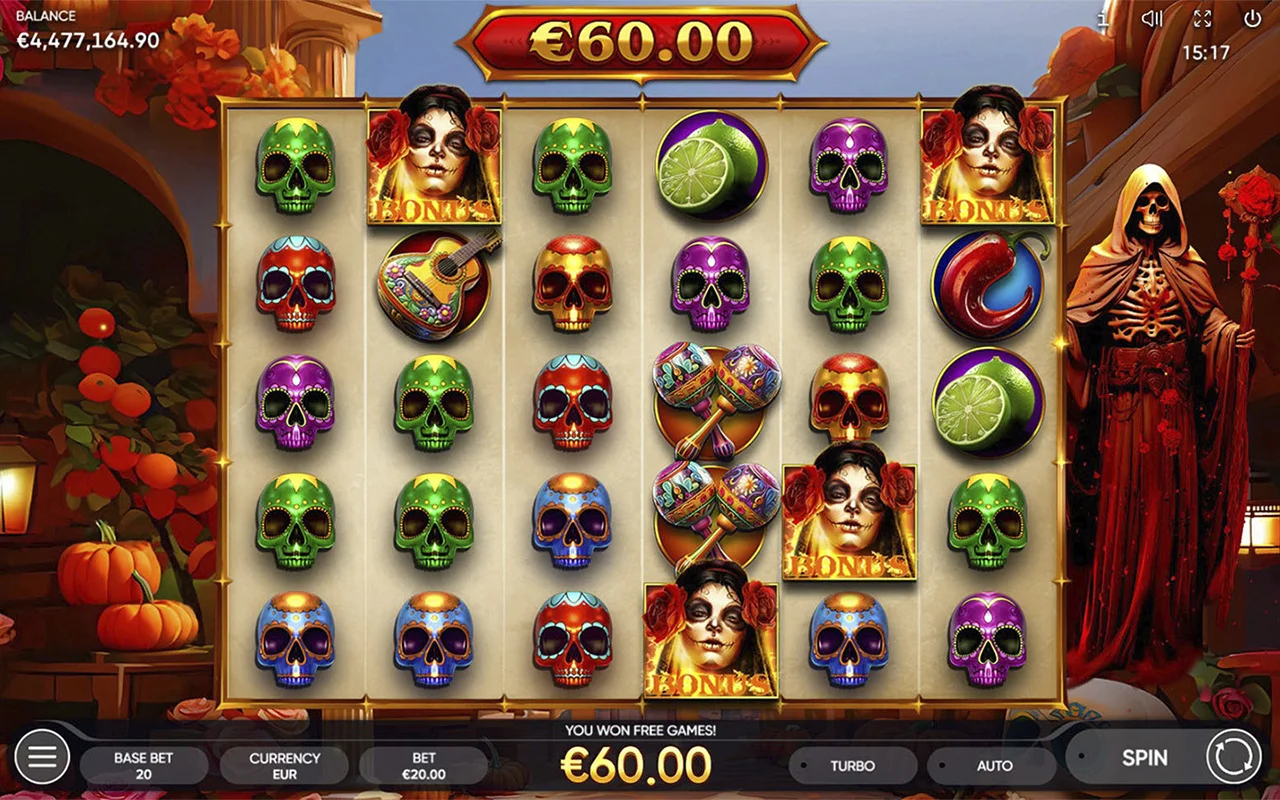
Task: Open game info via the i icon
Action: coord(1104,19)
